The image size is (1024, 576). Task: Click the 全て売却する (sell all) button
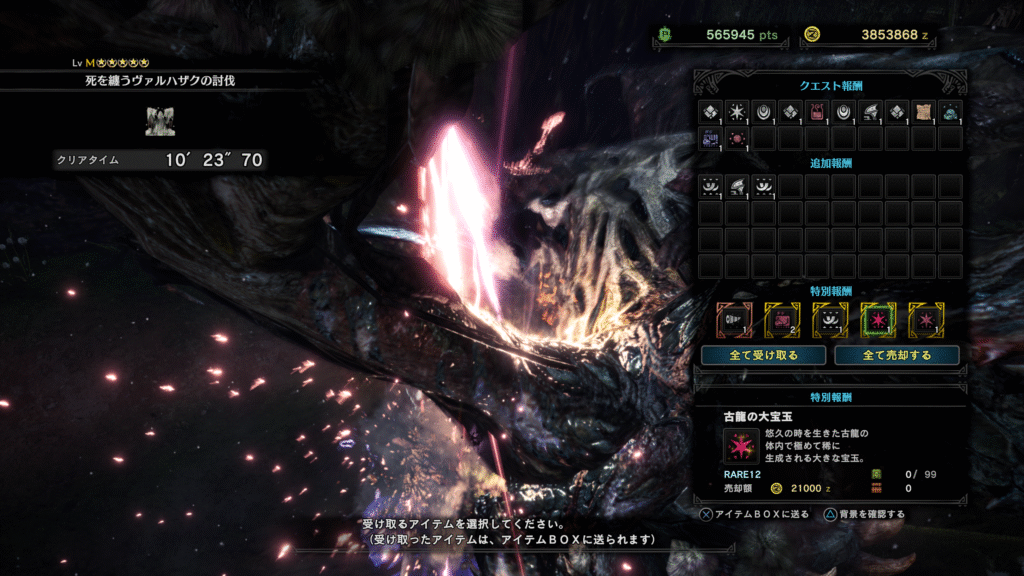(x=897, y=355)
